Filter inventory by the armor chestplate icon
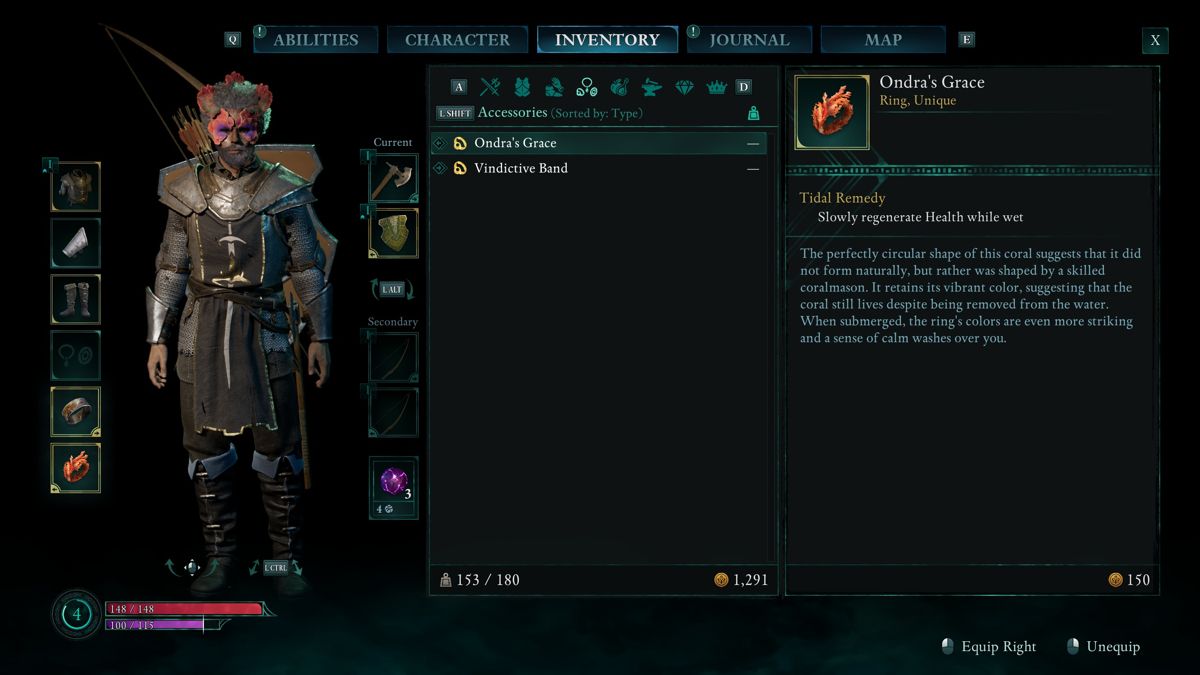The height and width of the screenshot is (675, 1200). point(522,87)
